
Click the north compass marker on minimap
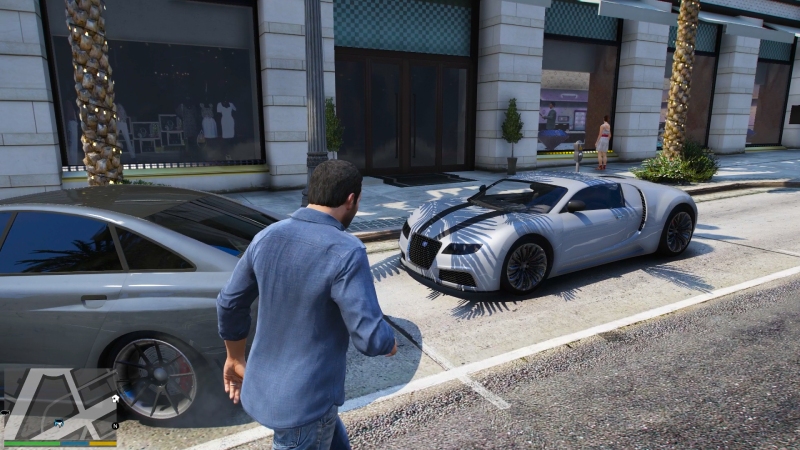115,426
